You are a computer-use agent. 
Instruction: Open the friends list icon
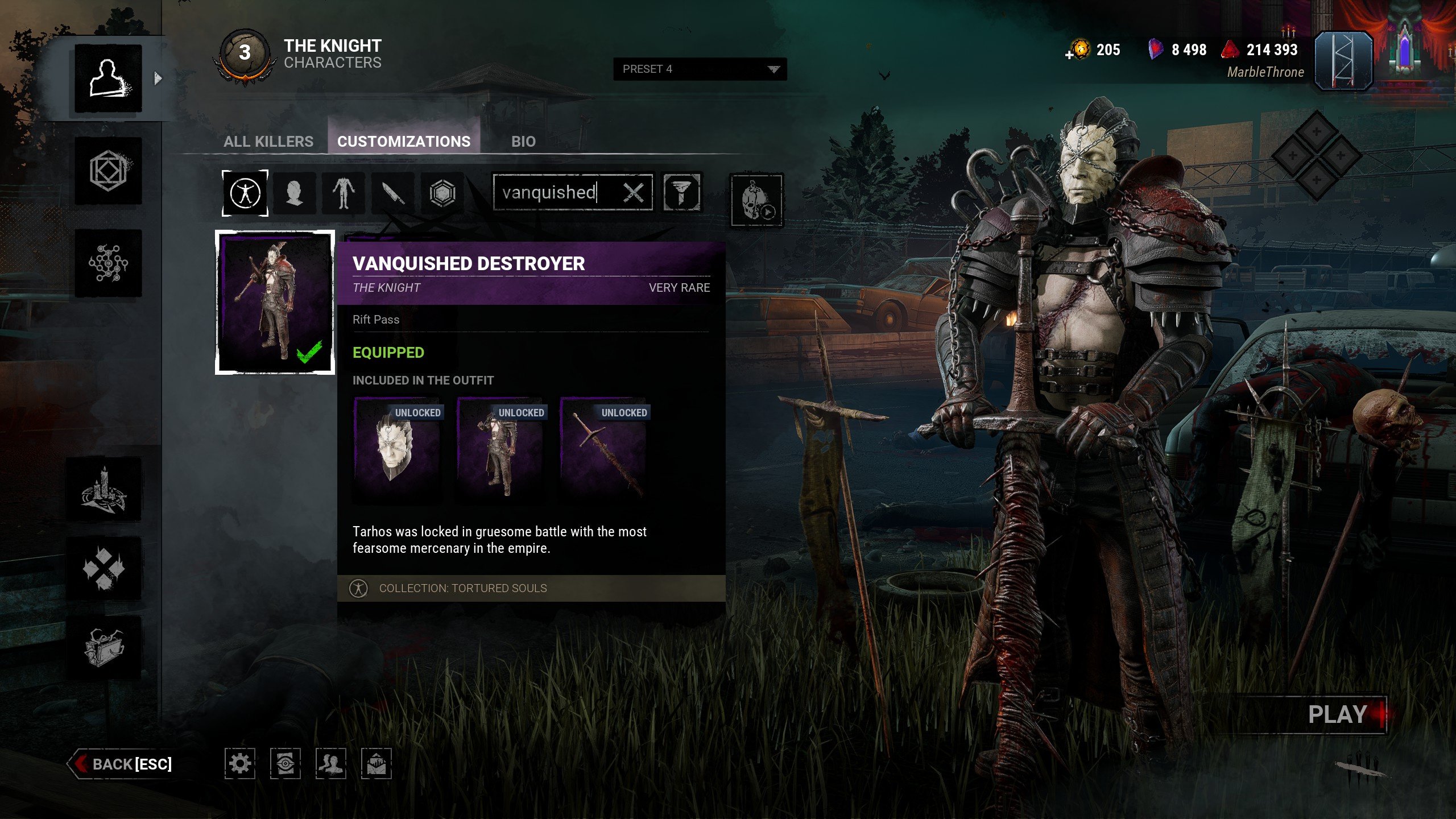tap(330, 763)
